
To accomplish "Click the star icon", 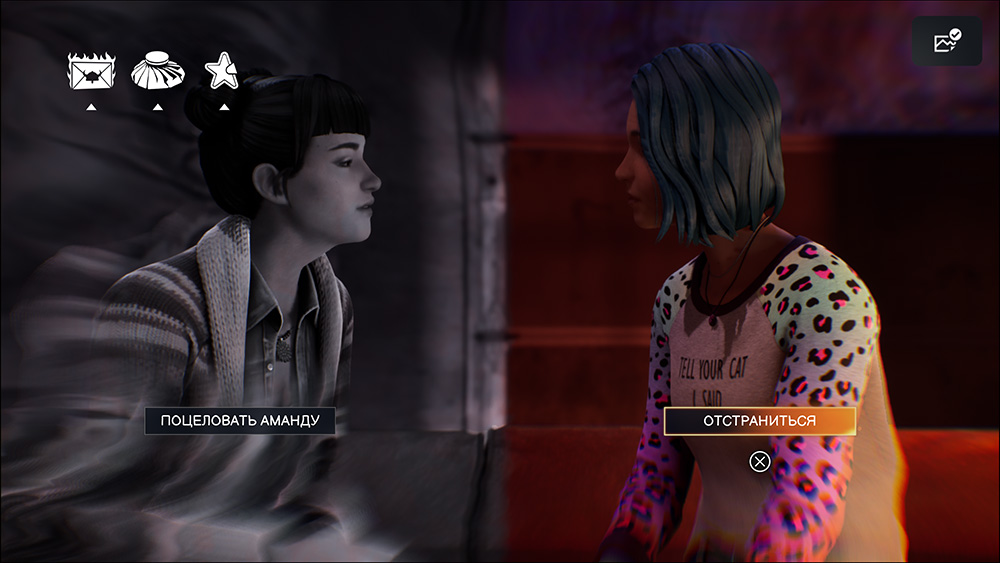I will [x=222, y=71].
